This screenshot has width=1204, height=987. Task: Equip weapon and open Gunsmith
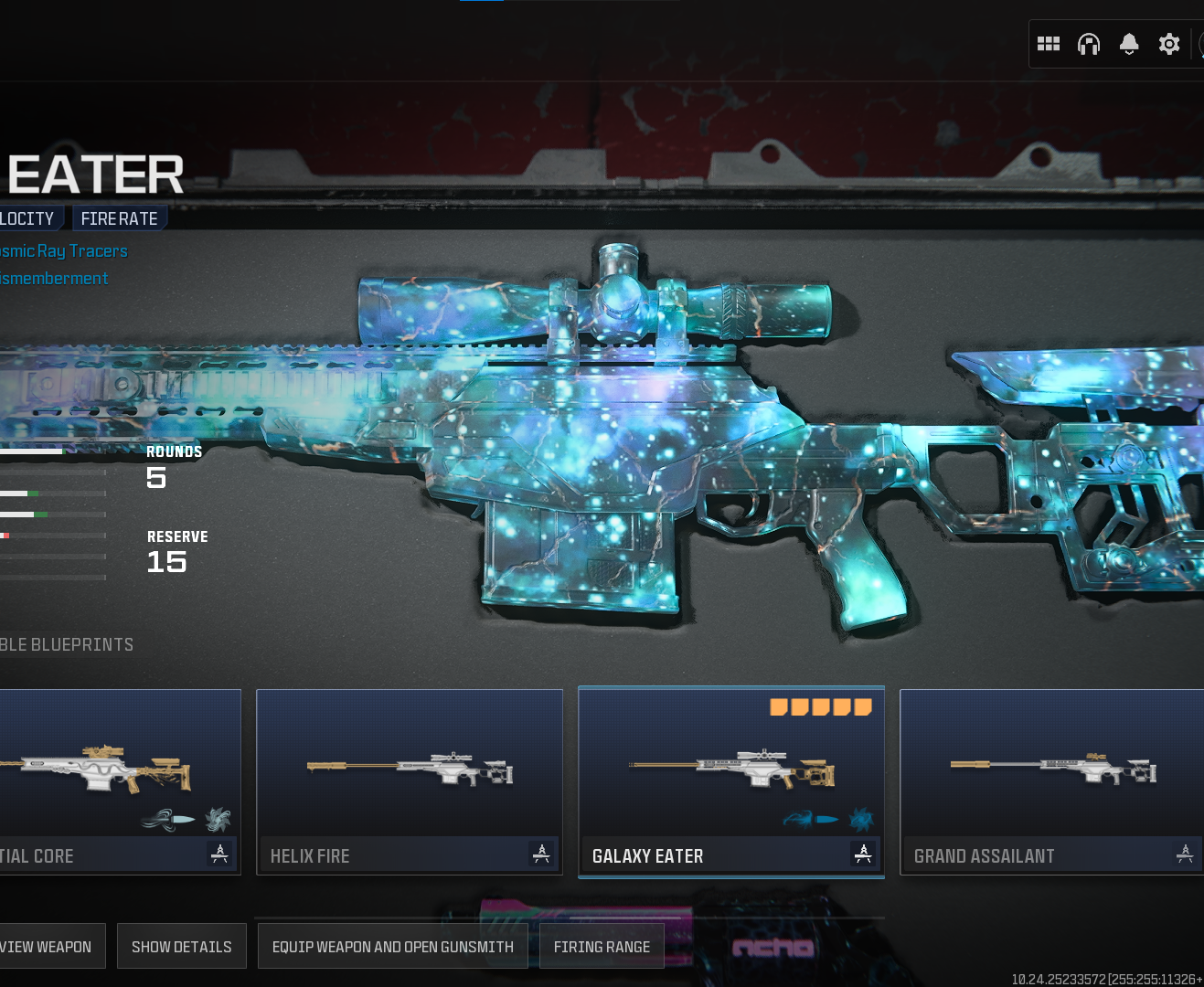392,947
